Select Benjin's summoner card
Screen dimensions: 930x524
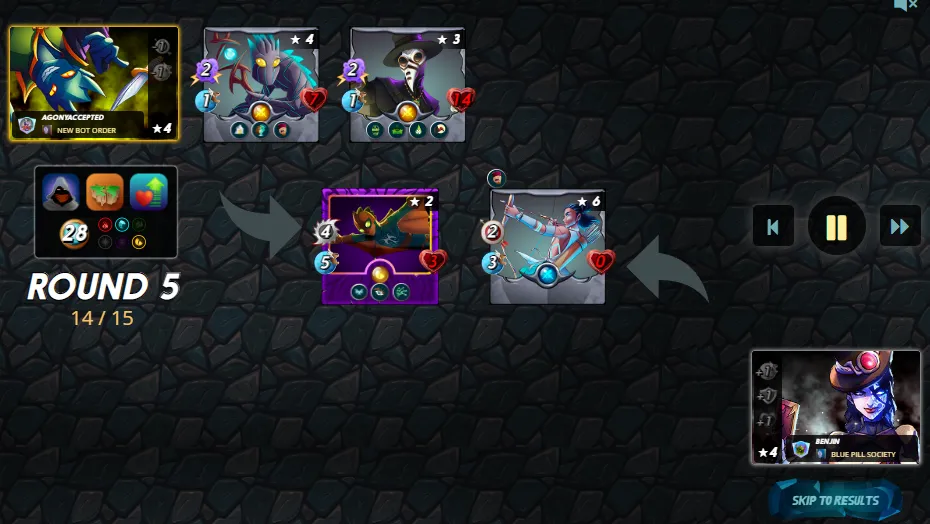(x=836, y=407)
